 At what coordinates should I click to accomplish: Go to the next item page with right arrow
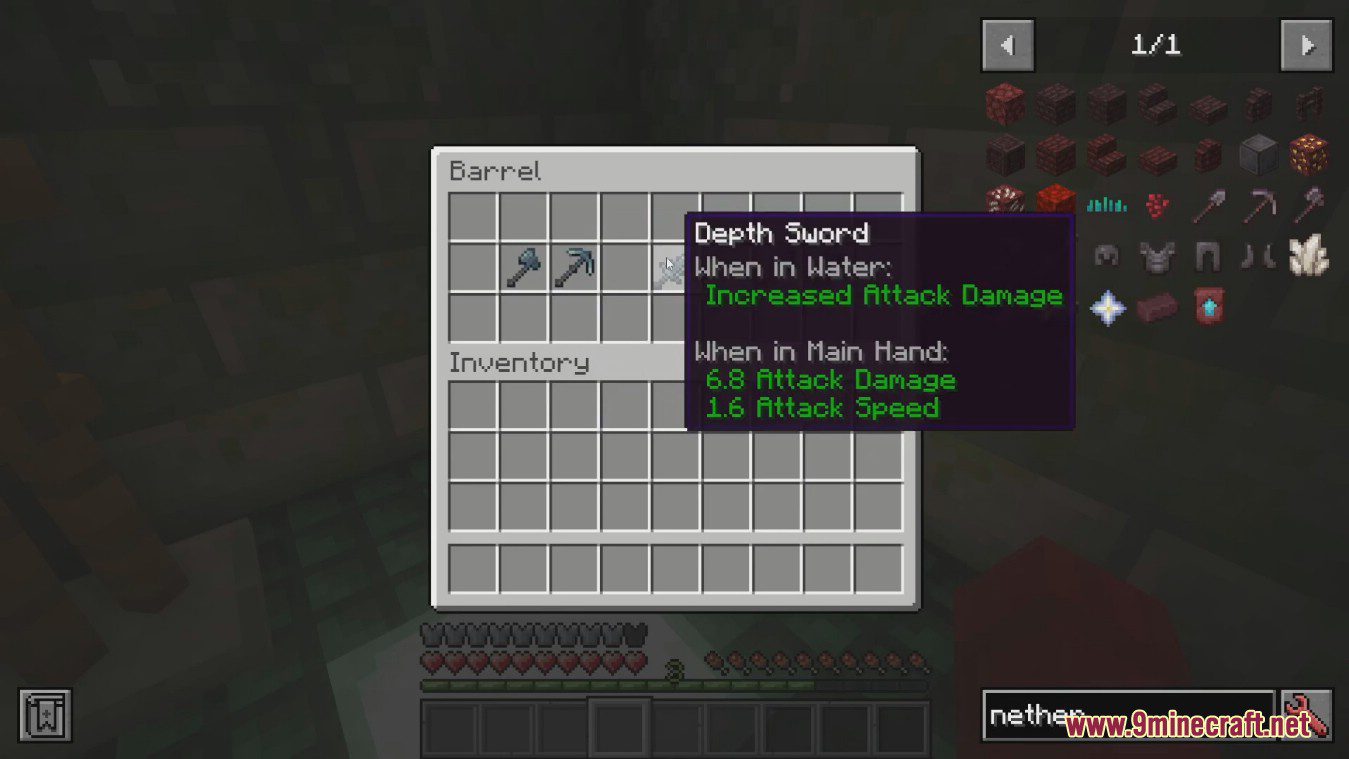[1305, 44]
